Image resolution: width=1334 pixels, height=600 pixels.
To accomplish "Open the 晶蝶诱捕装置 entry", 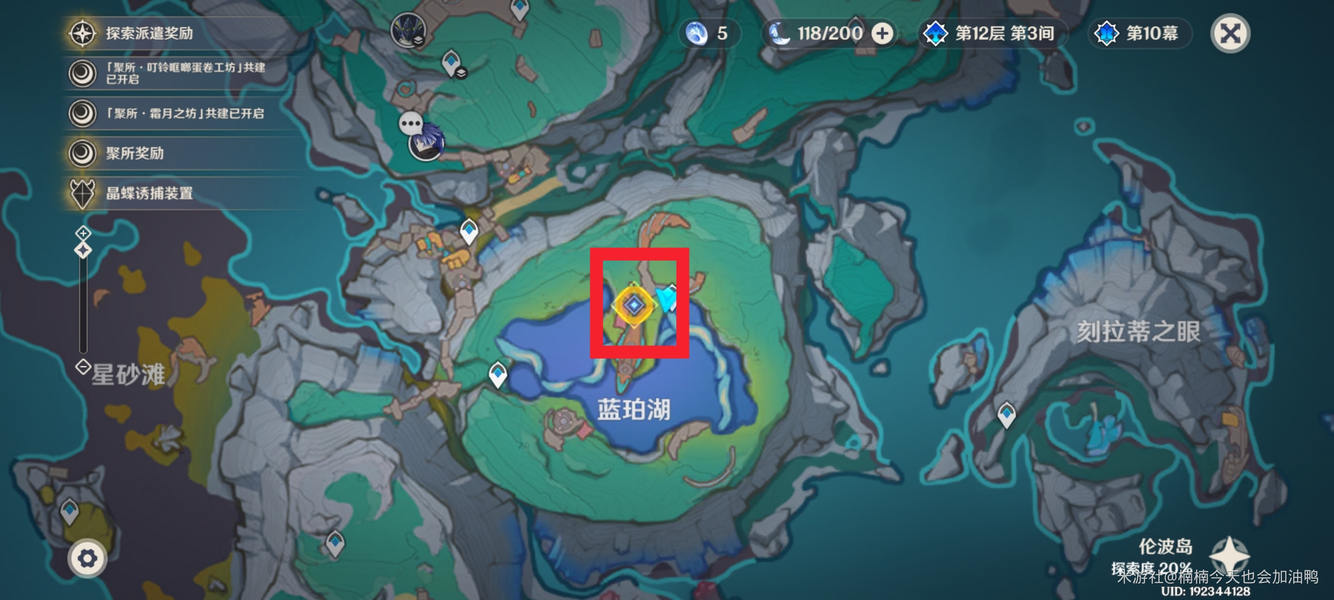I will click(149, 193).
